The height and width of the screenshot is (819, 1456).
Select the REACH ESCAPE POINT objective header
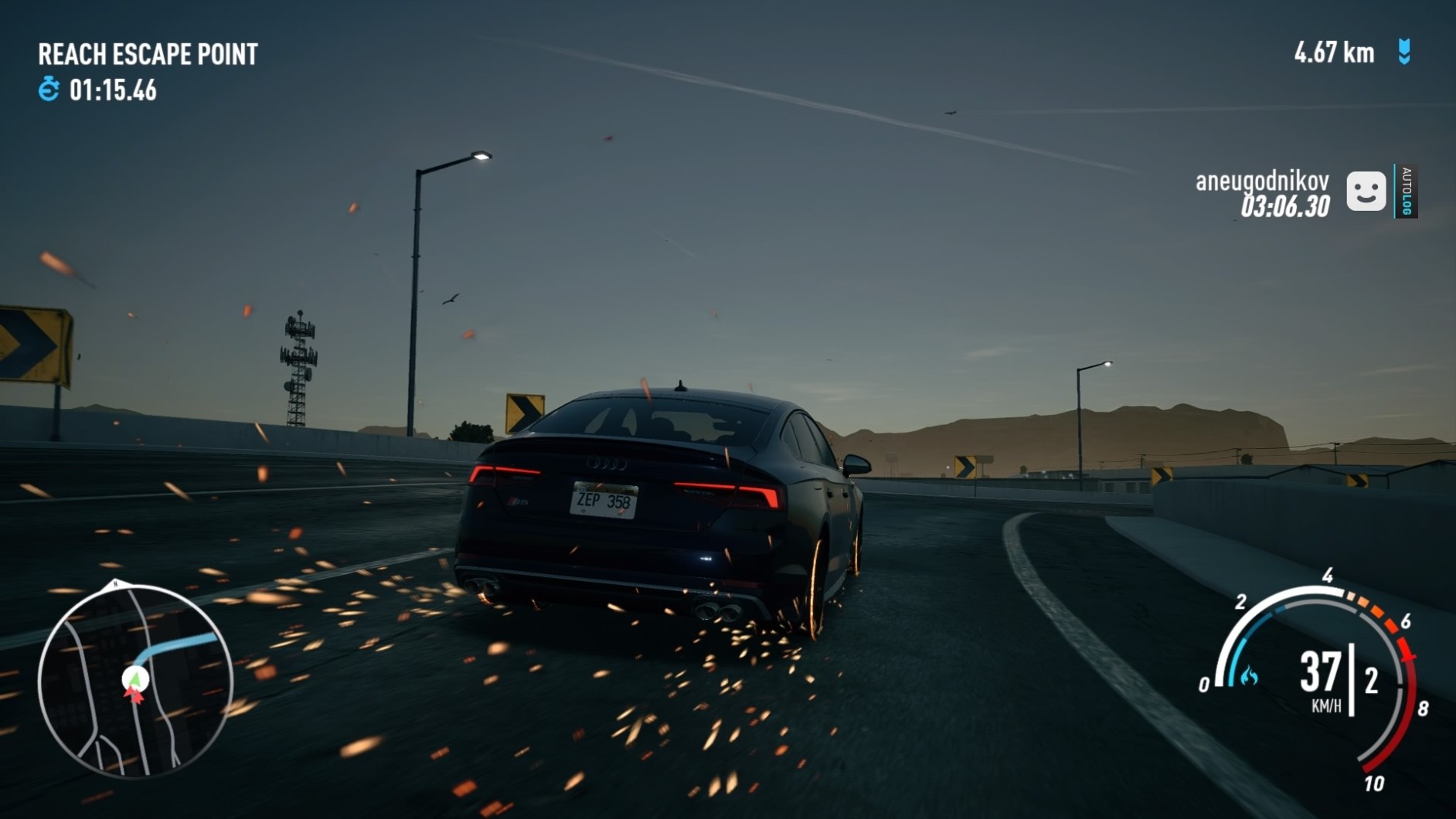coord(148,54)
